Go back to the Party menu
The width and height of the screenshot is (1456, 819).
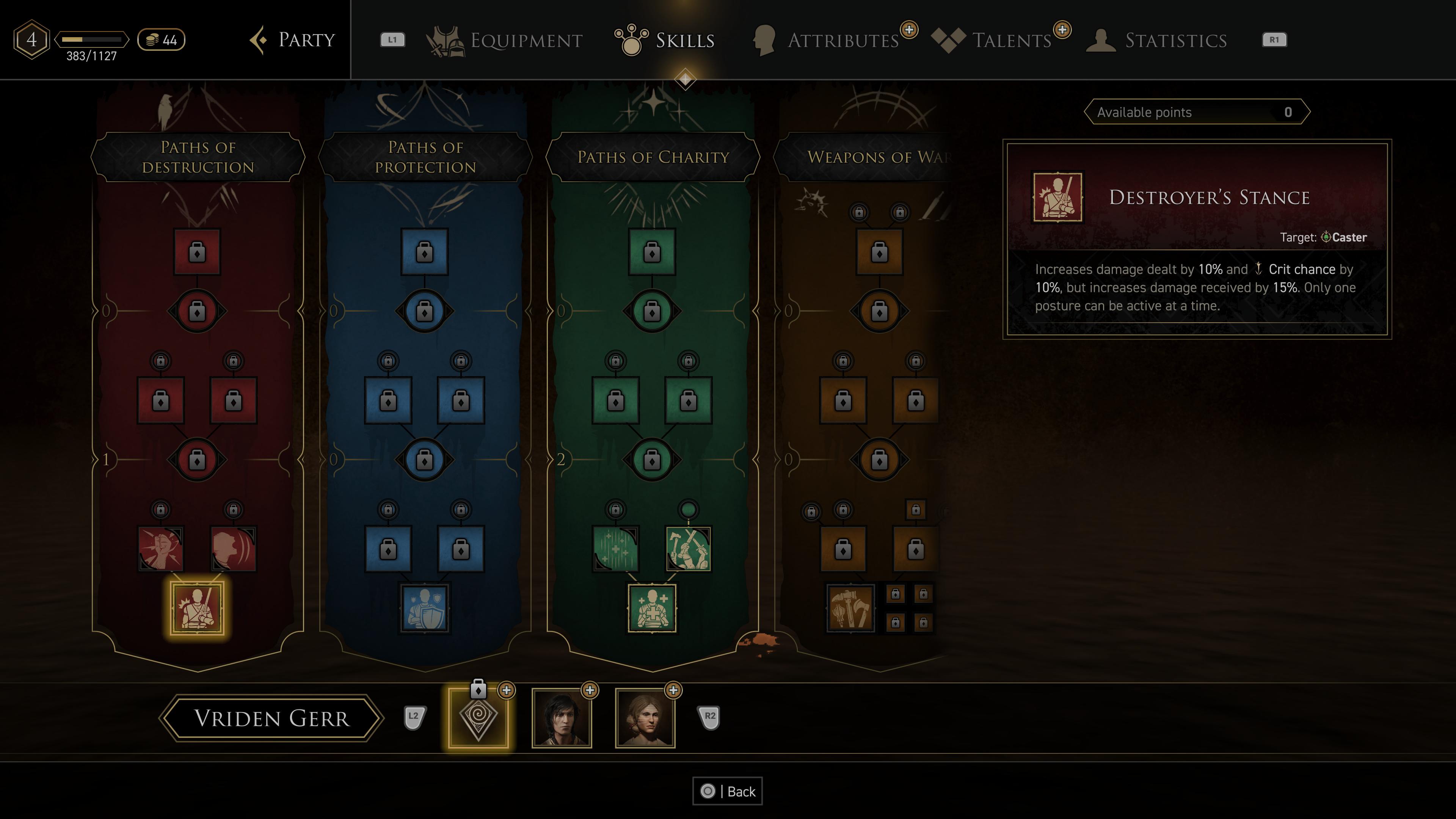(293, 39)
